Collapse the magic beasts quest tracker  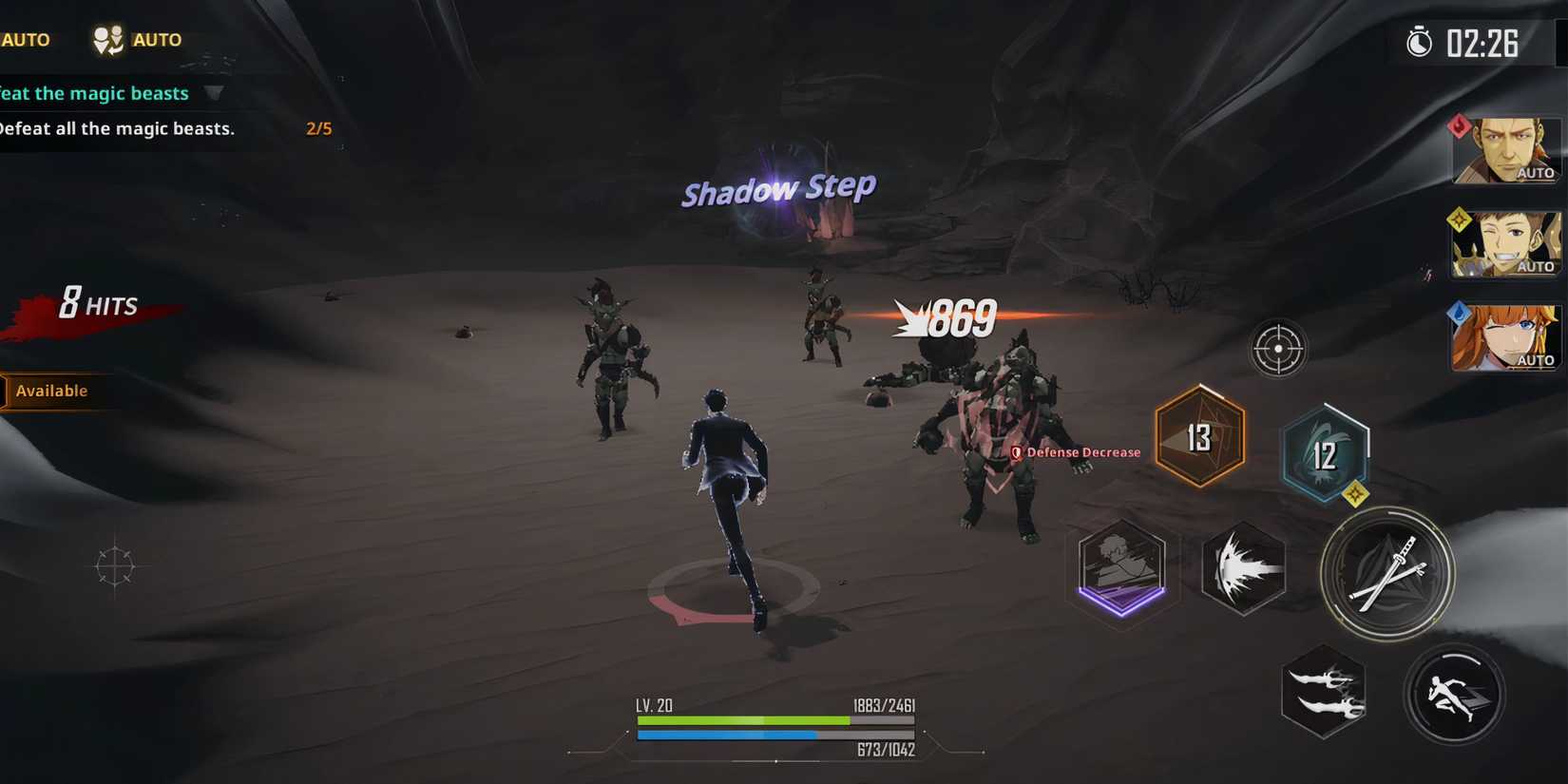pyautogui.click(x=216, y=93)
